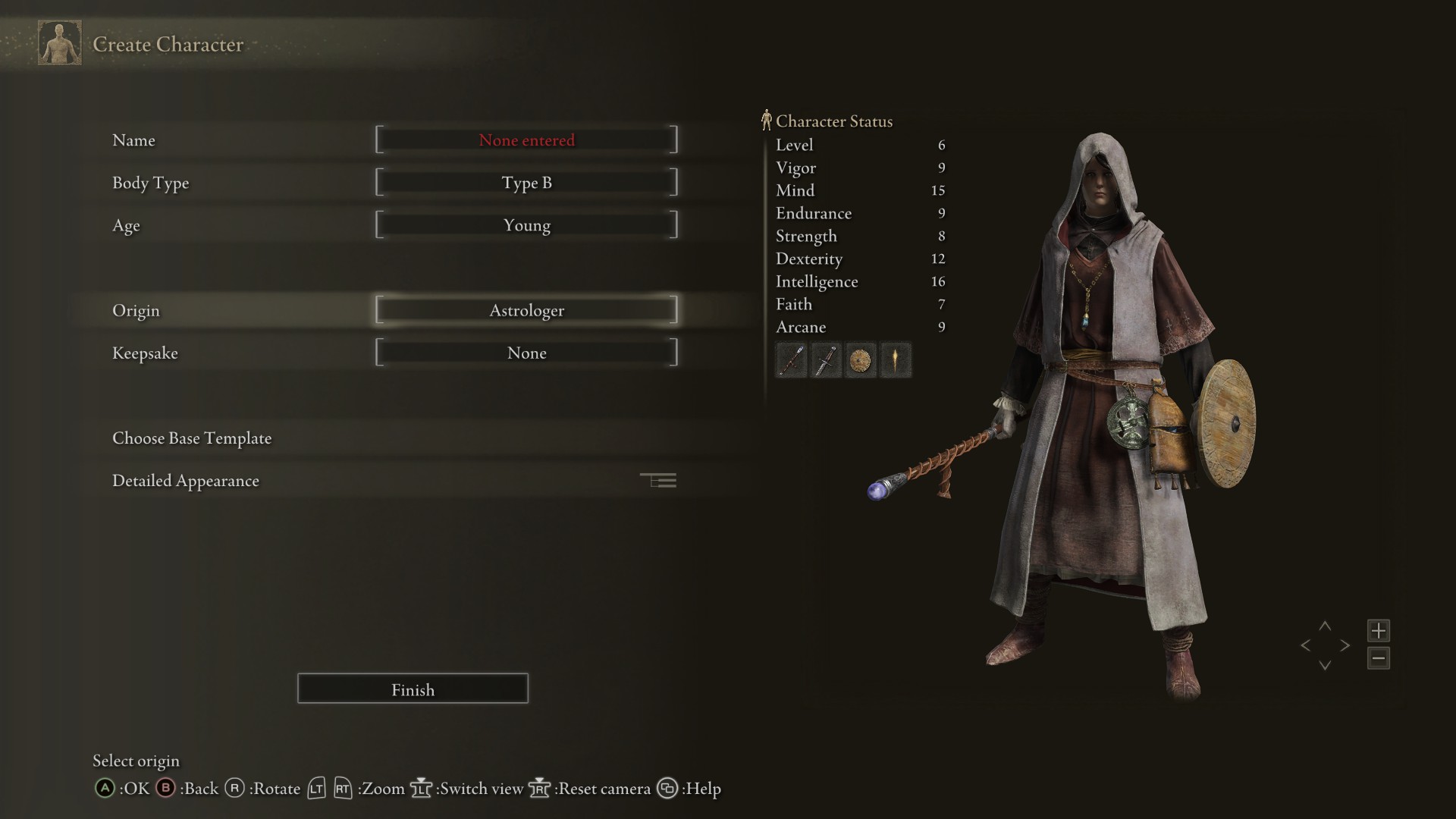Zoom out with the minus button
The image size is (1456, 819).
pyautogui.click(x=1378, y=657)
